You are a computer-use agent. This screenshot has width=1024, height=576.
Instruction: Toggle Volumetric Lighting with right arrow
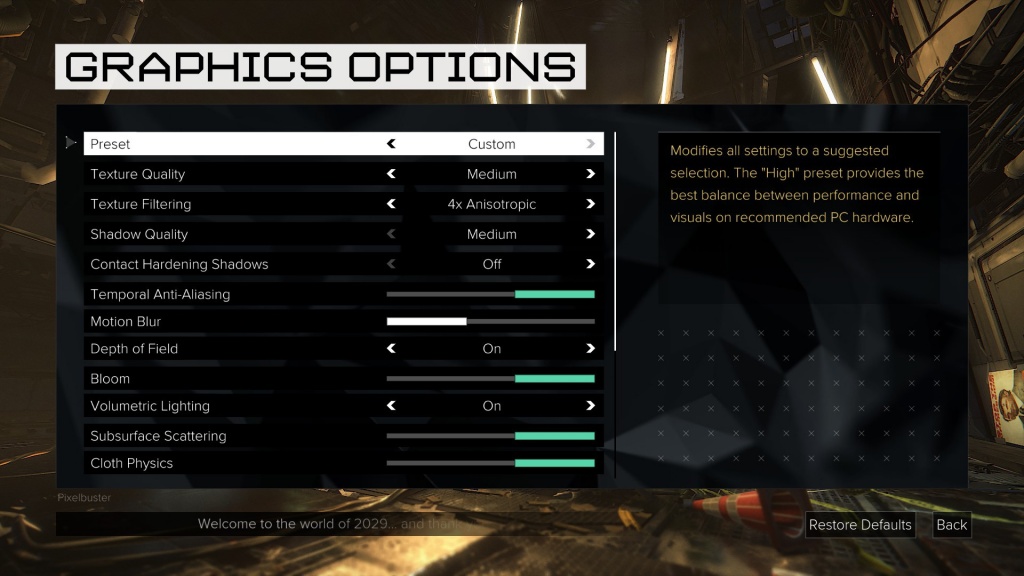[591, 406]
